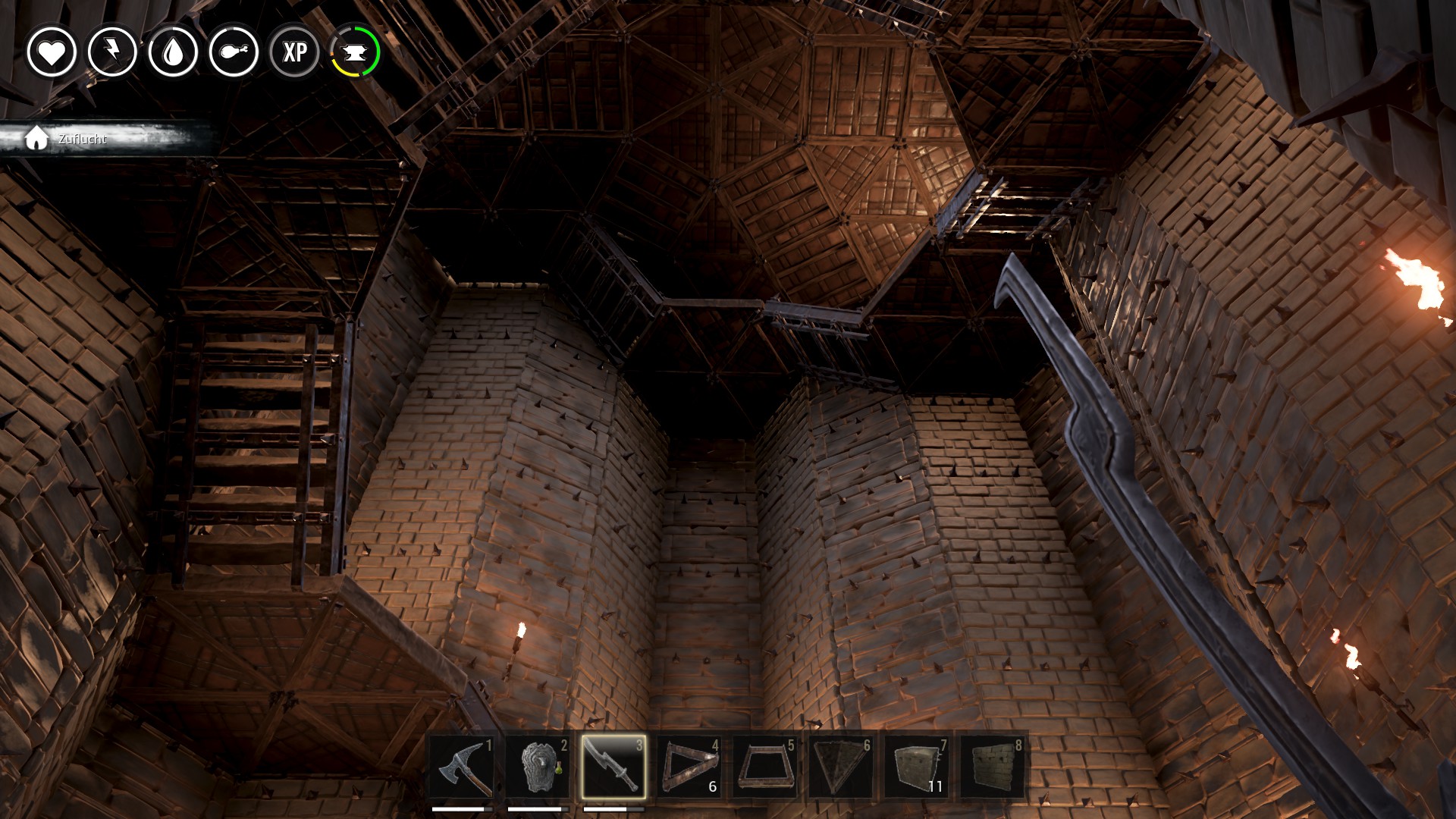
Task: Pick the square frame piece in slot 5
Action: point(765,766)
